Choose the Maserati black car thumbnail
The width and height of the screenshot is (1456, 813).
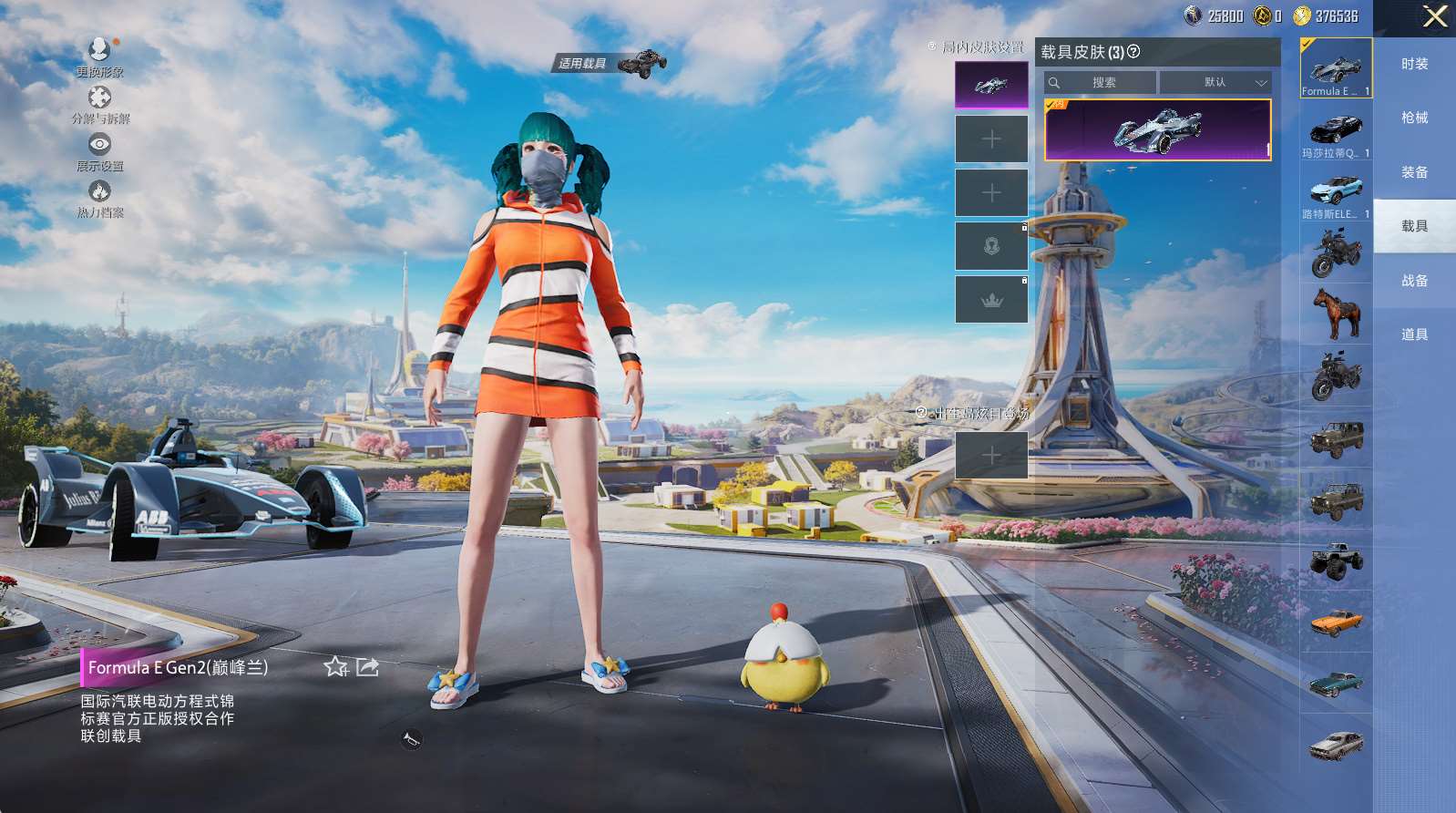1336,130
